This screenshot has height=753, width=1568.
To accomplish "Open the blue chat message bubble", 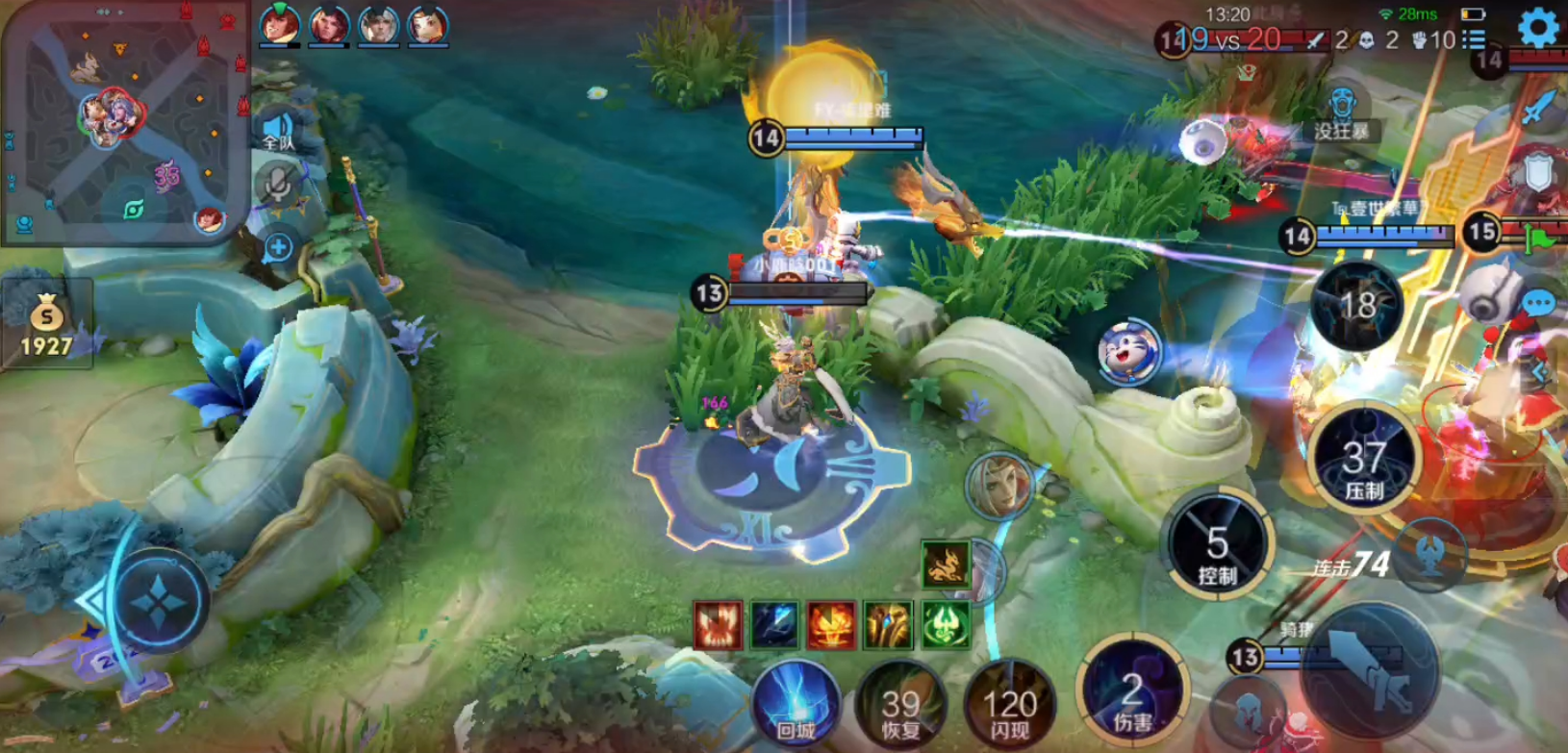I will tap(1538, 305).
